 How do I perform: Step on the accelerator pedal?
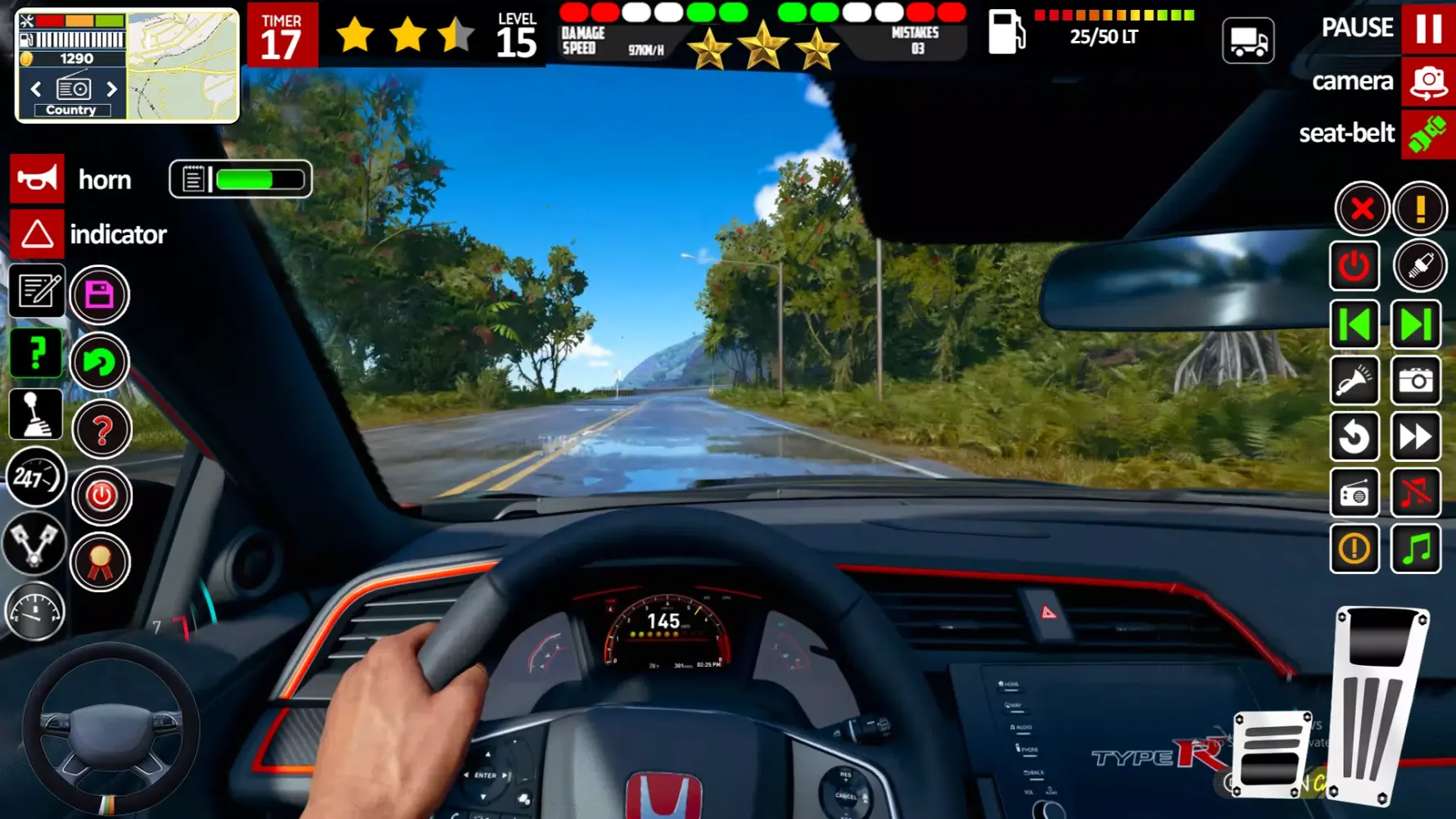(1379, 704)
